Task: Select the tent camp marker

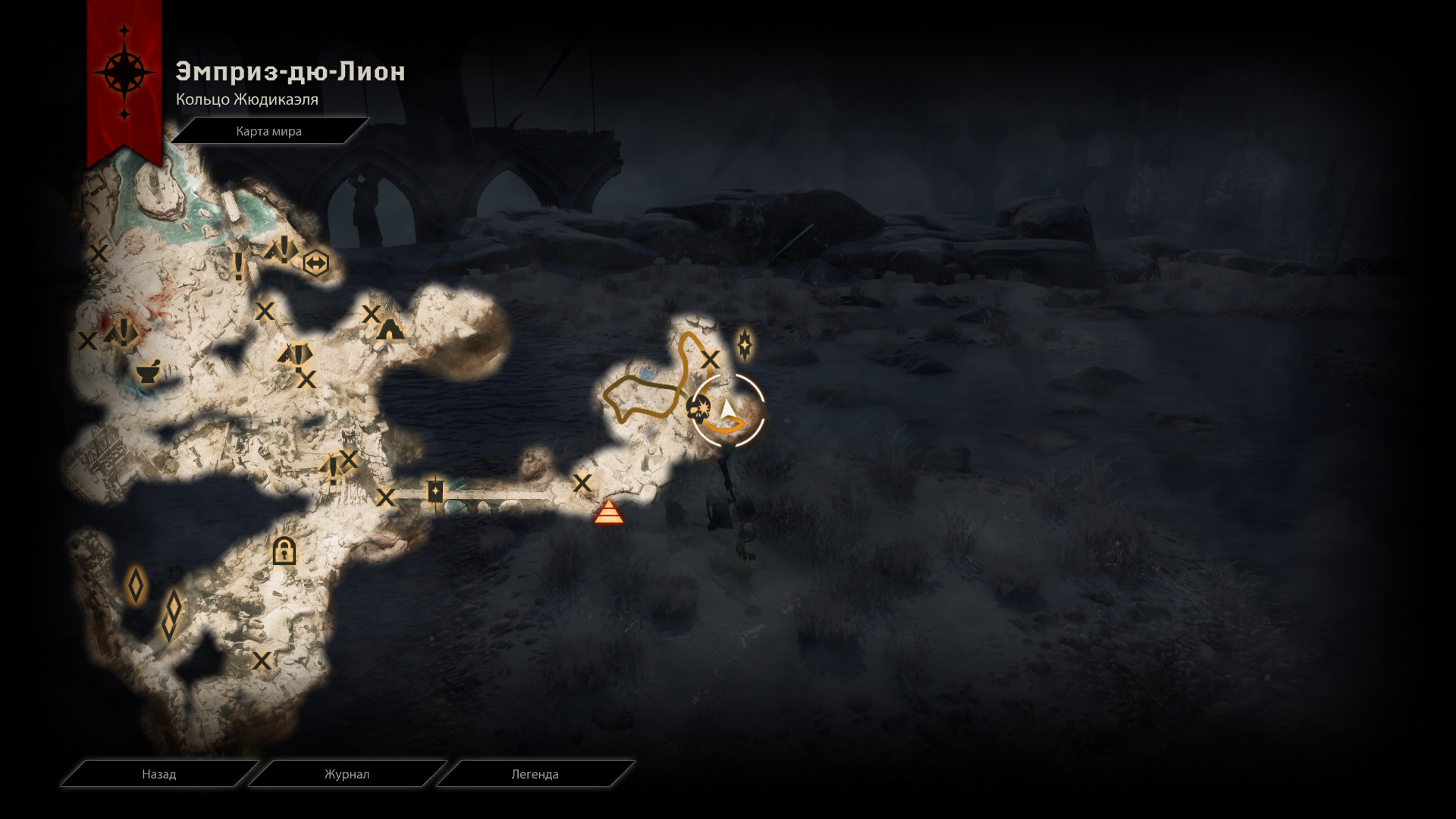Action: click(390, 329)
